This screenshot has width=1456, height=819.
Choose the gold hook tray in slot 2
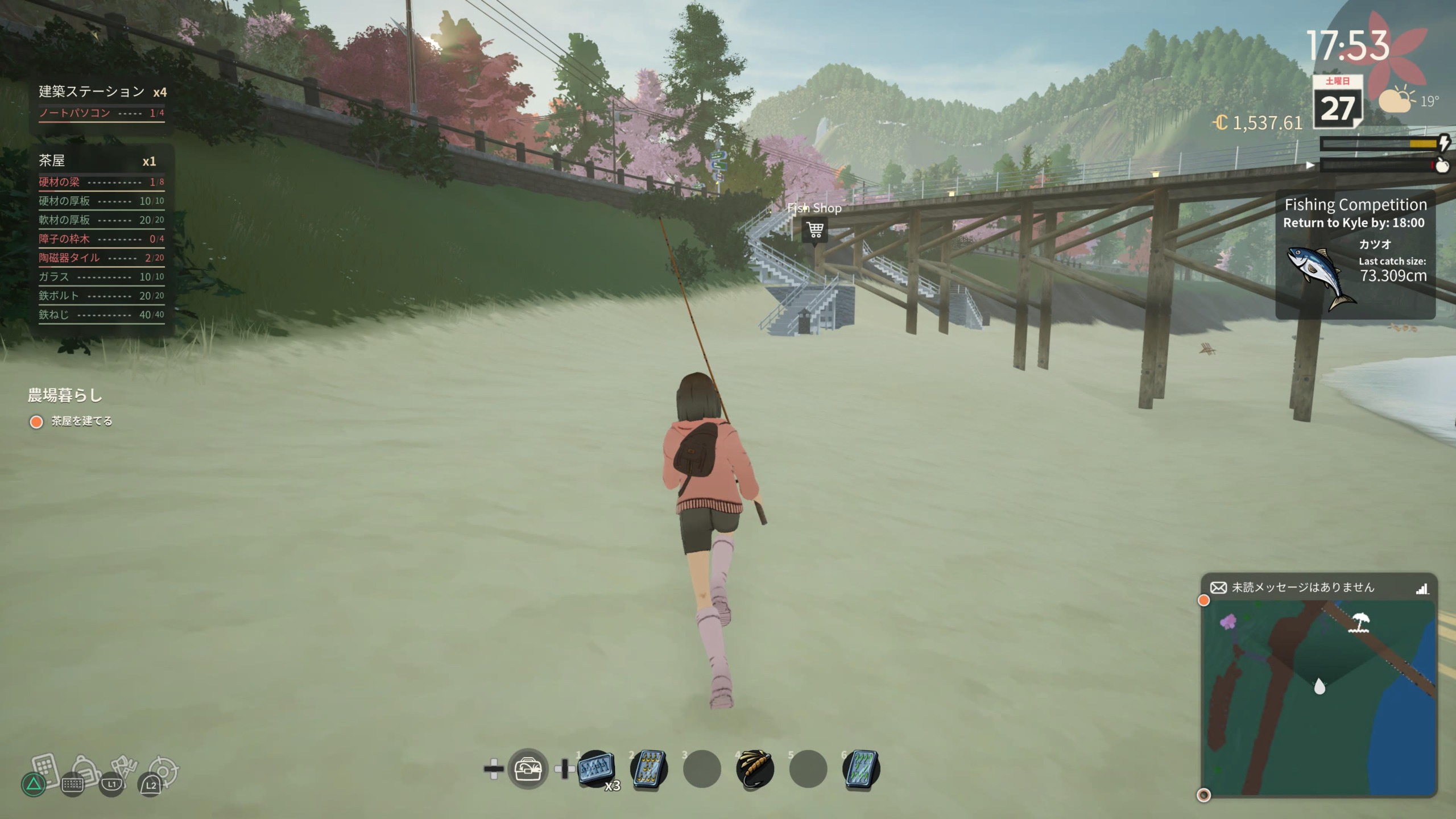click(649, 769)
